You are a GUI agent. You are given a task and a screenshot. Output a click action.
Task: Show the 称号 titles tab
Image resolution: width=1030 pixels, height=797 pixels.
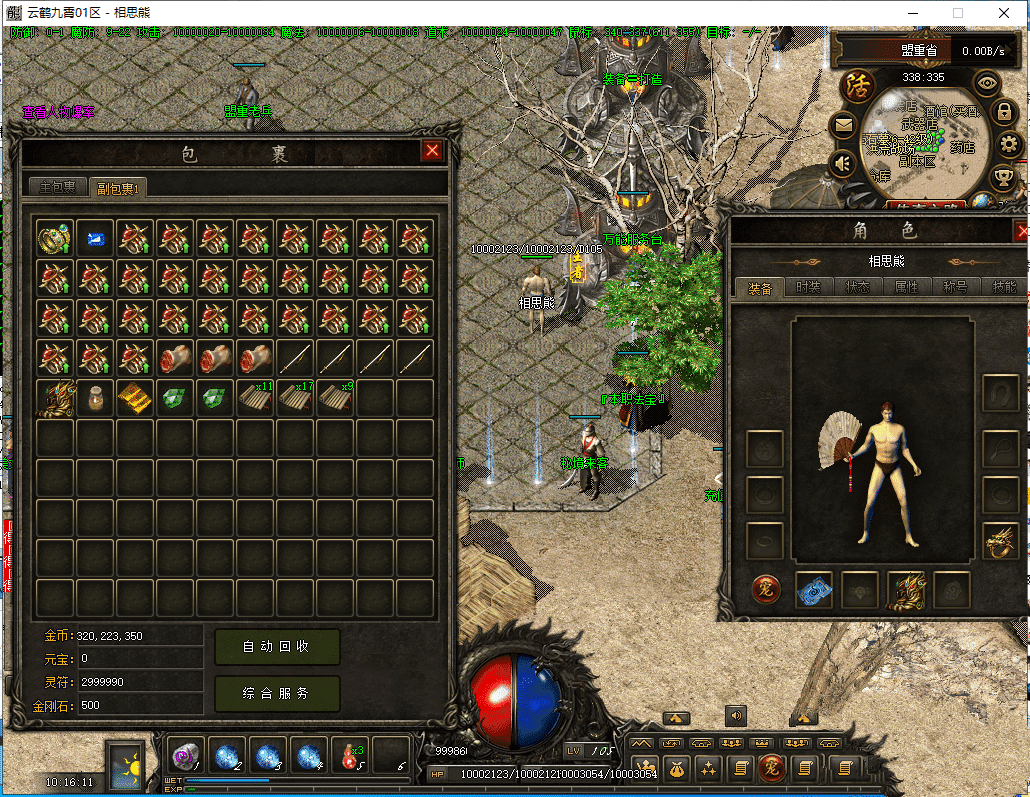tap(955, 287)
